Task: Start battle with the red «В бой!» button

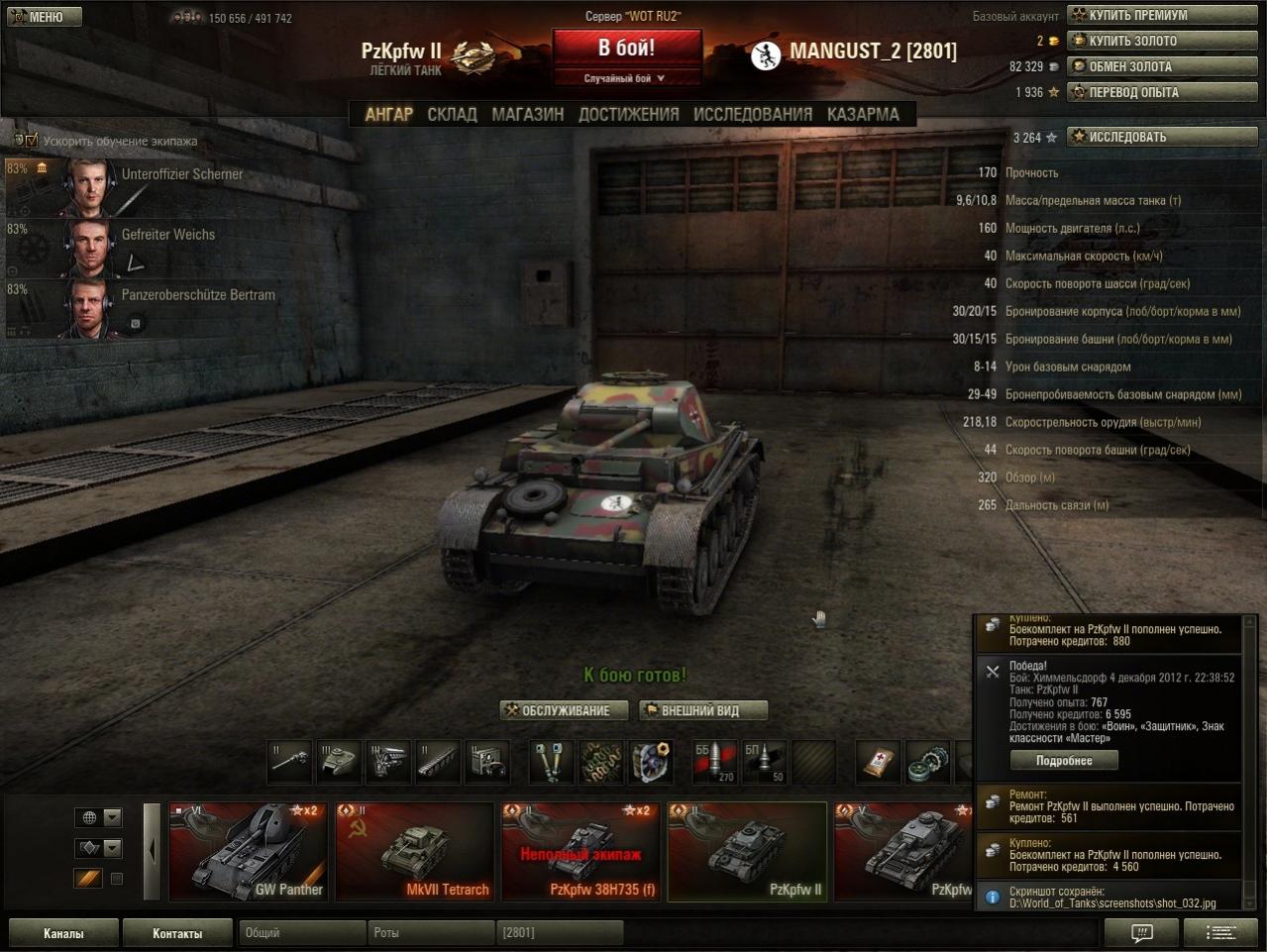Action: 626,49
